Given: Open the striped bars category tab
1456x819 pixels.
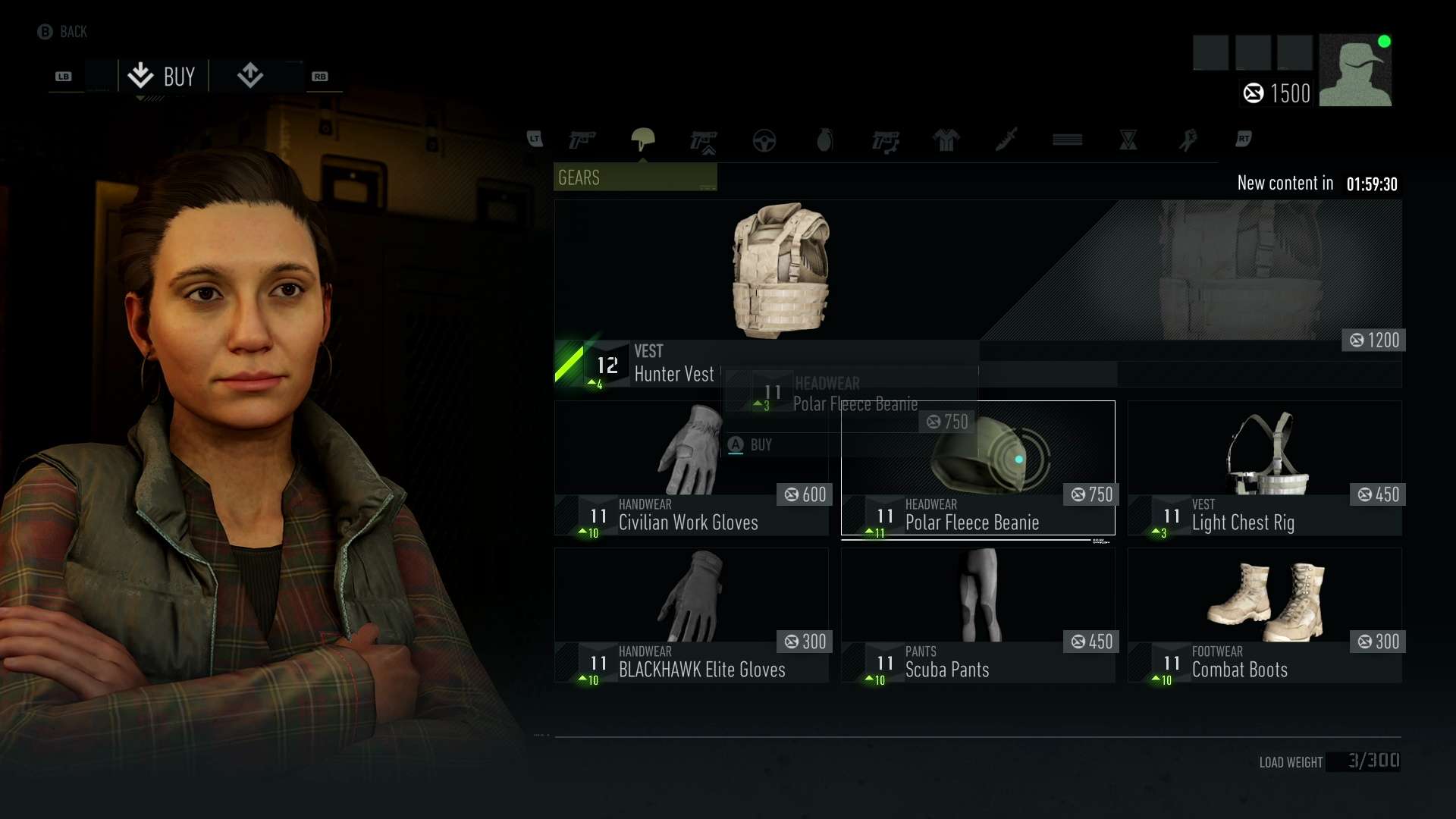Looking at the screenshot, I should 1068,140.
